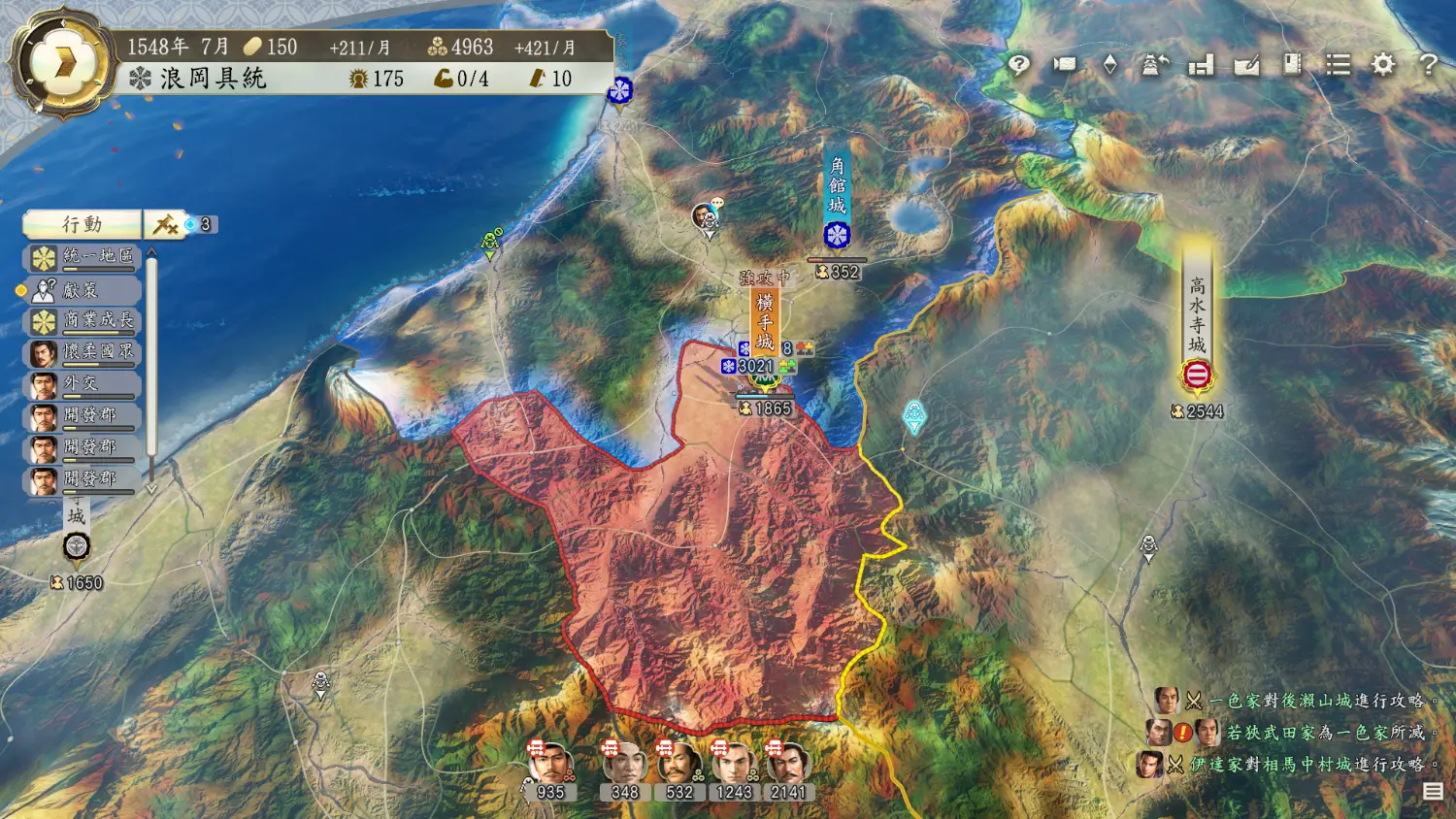Viewport: 1456px width, 819px height.
Task: Open help with the plain question mark
Action: (x=1428, y=65)
